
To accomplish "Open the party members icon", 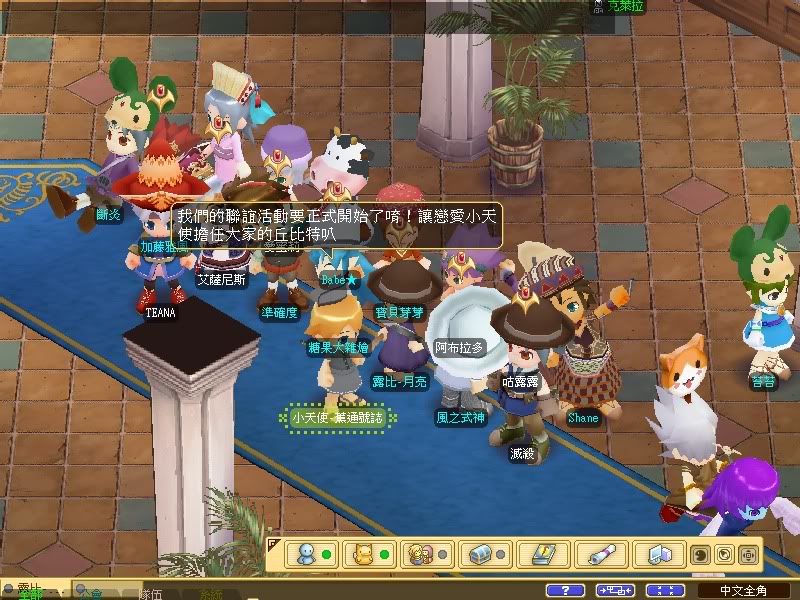I will pyautogui.click(x=420, y=553).
